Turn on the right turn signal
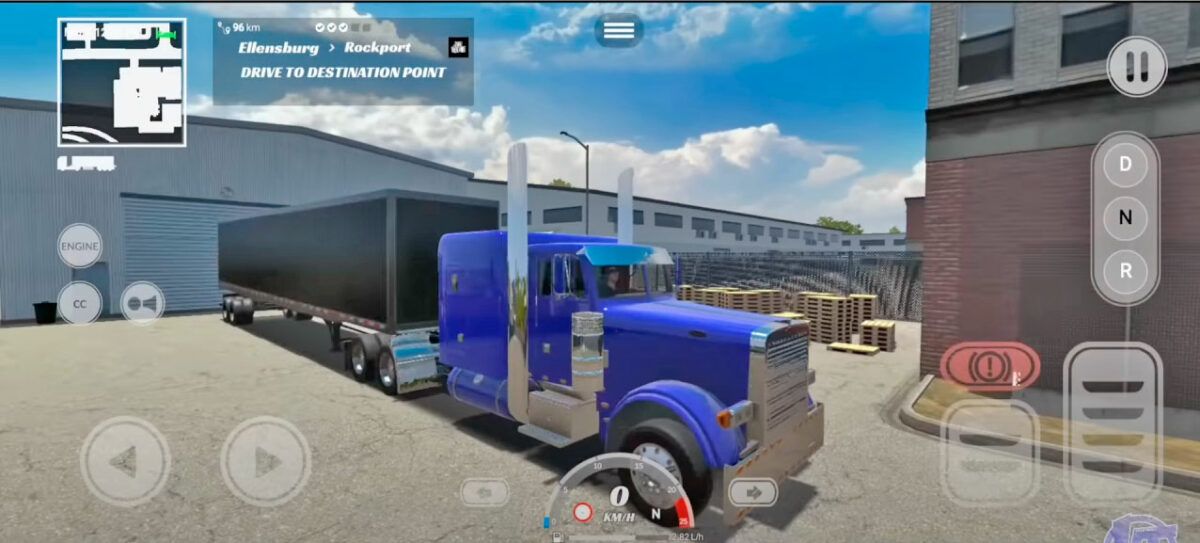This screenshot has width=1200, height=543. [752, 492]
